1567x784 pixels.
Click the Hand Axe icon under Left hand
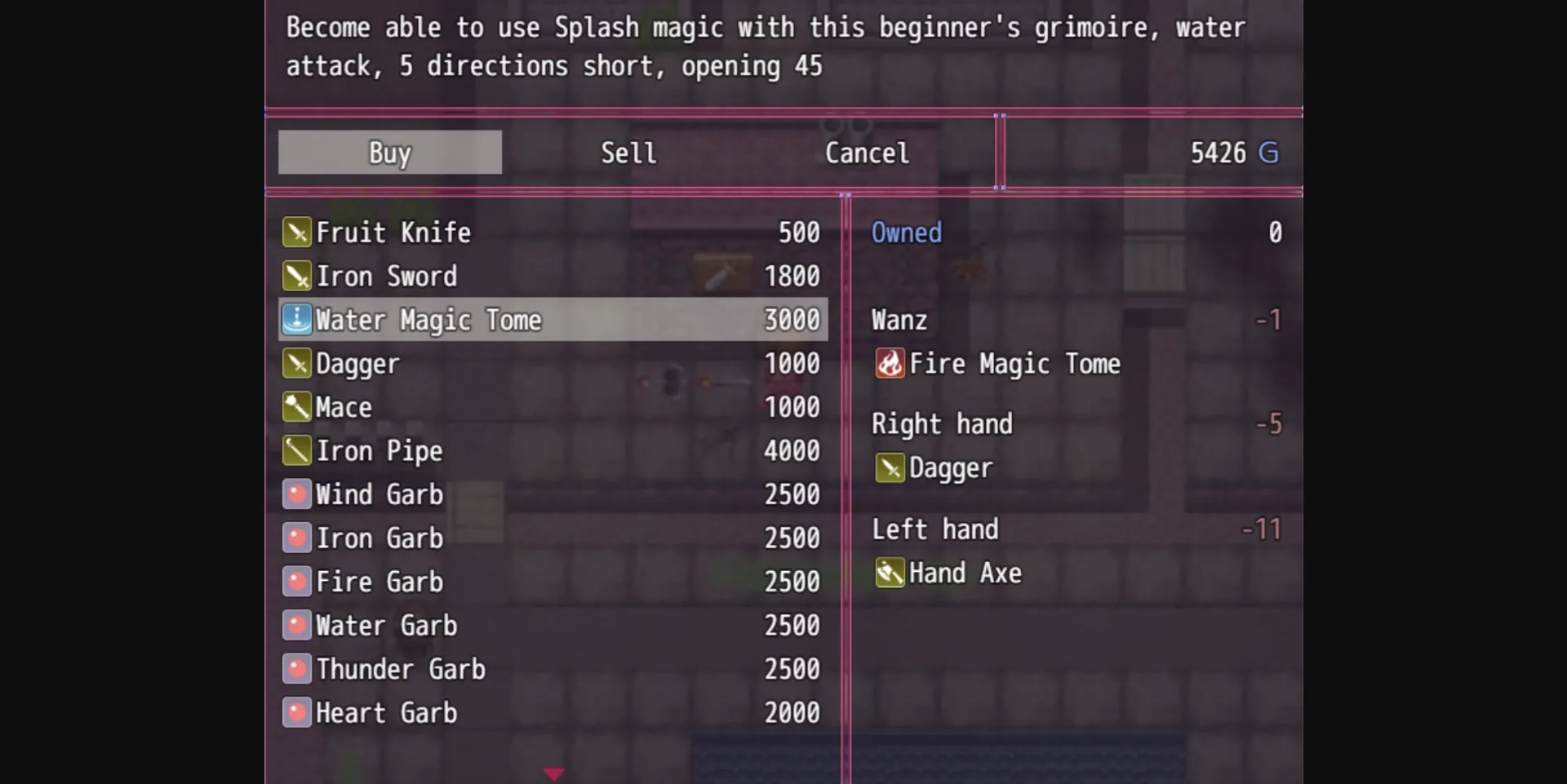891,573
